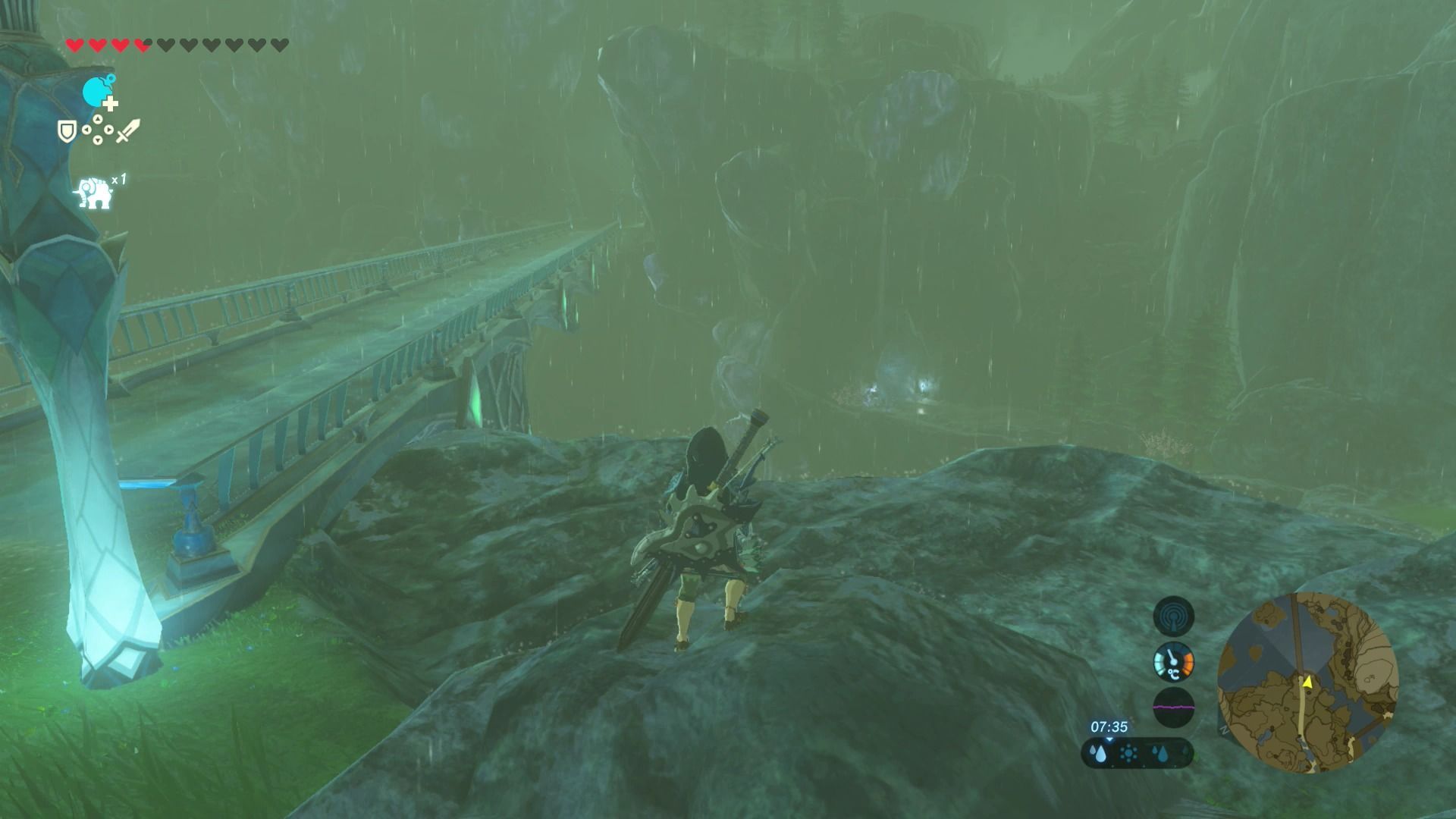
Task: Click the shield equipment icon
Action: [67, 131]
